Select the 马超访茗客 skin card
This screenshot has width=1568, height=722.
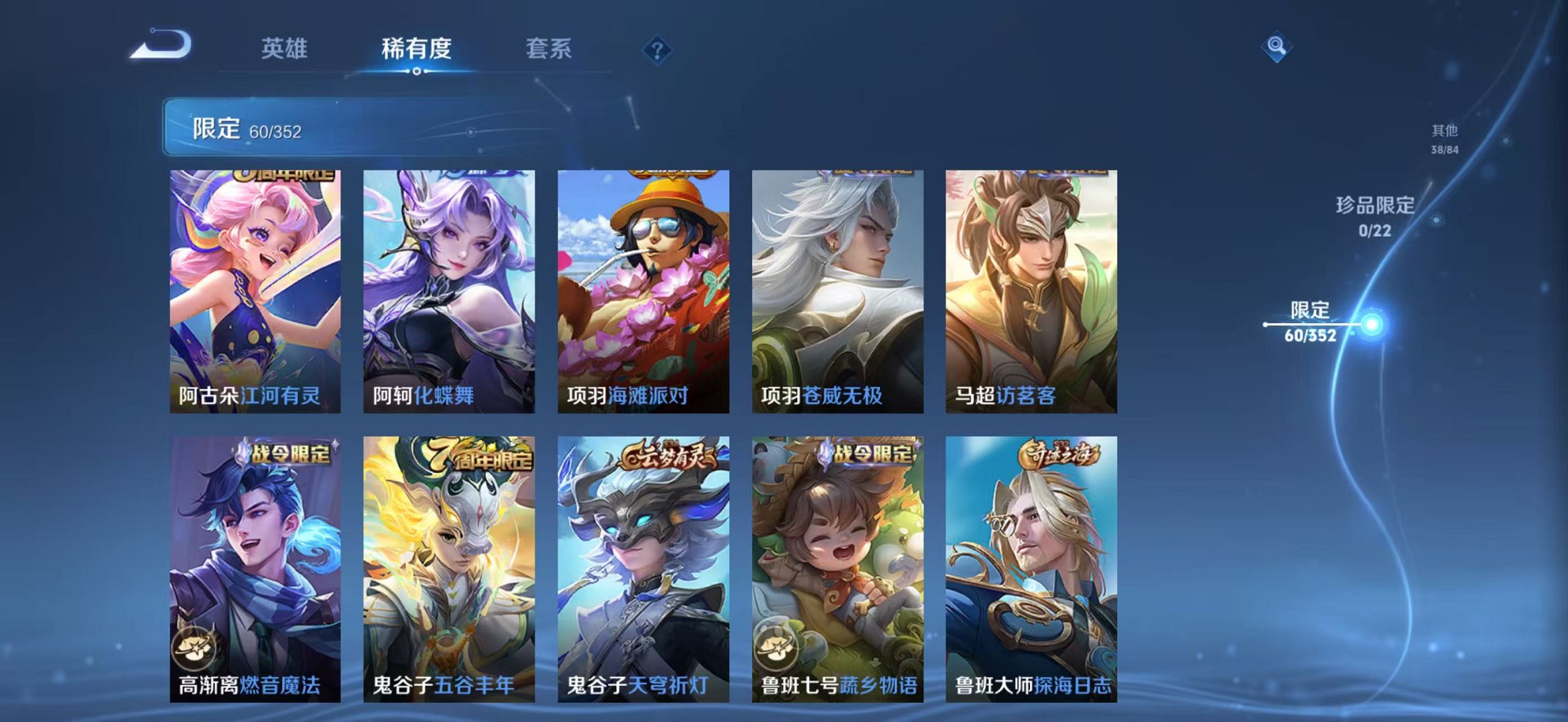point(1029,292)
